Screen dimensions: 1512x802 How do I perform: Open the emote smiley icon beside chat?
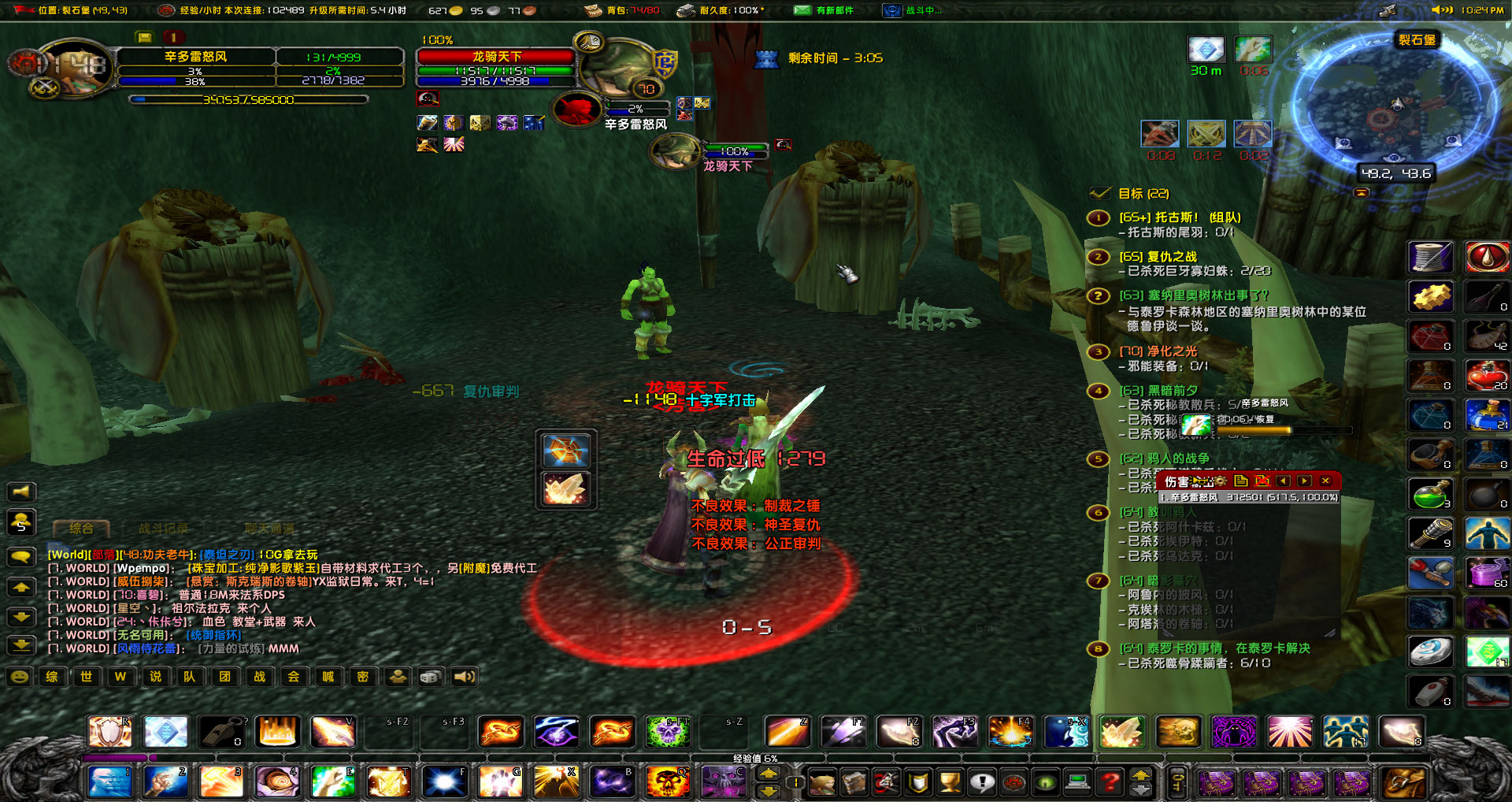click(20, 677)
